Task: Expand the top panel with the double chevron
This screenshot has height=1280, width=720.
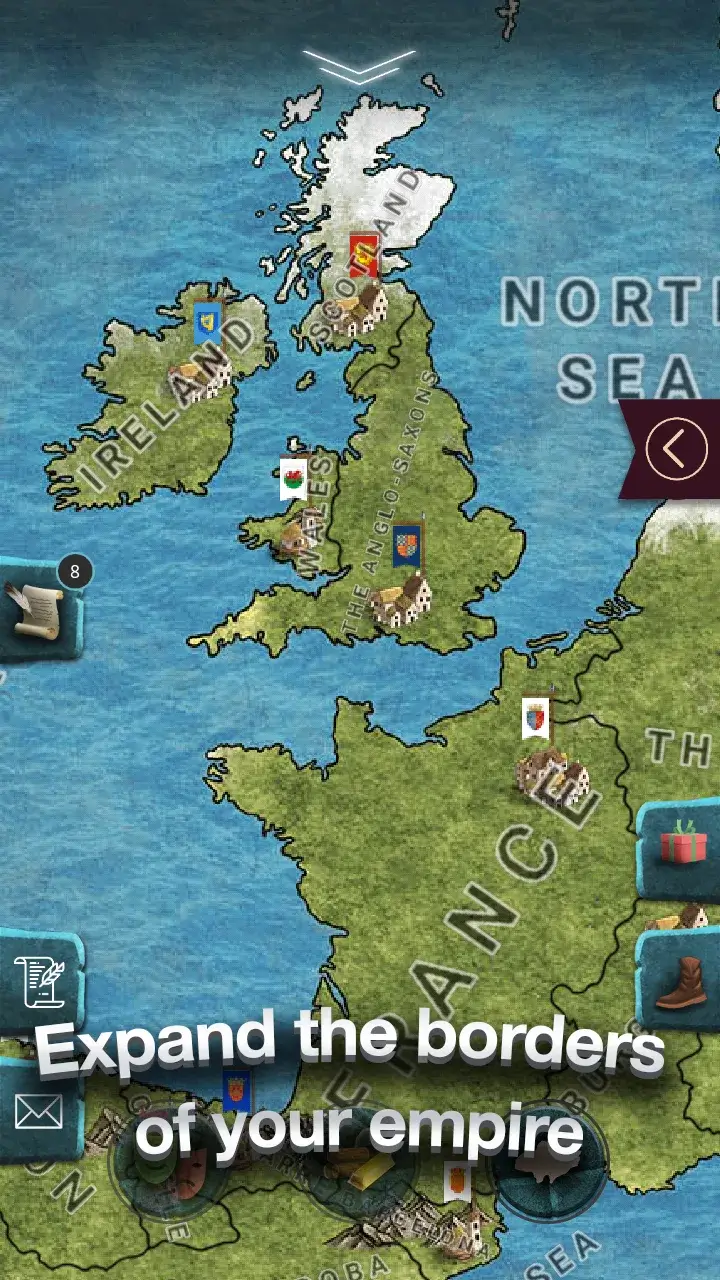Action: click(359, 66)
